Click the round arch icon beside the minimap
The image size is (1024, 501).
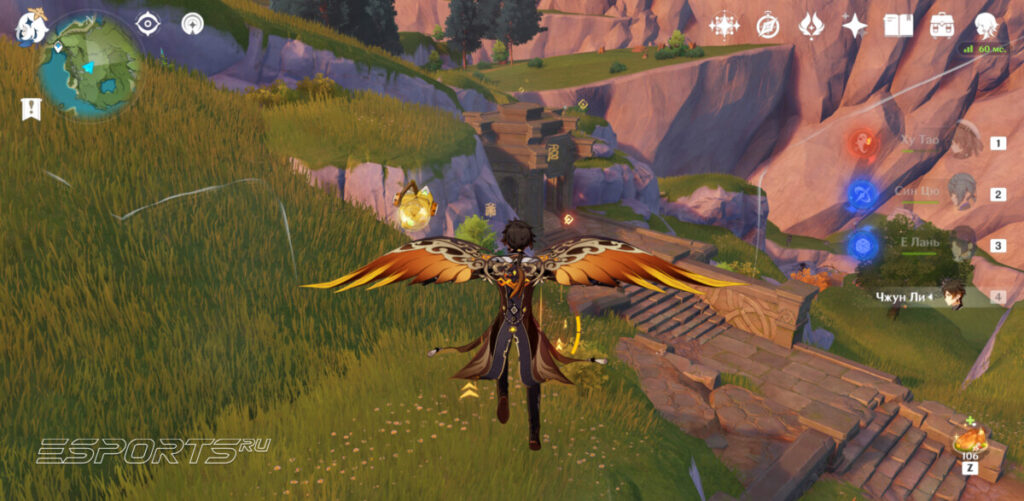point(192,23)
